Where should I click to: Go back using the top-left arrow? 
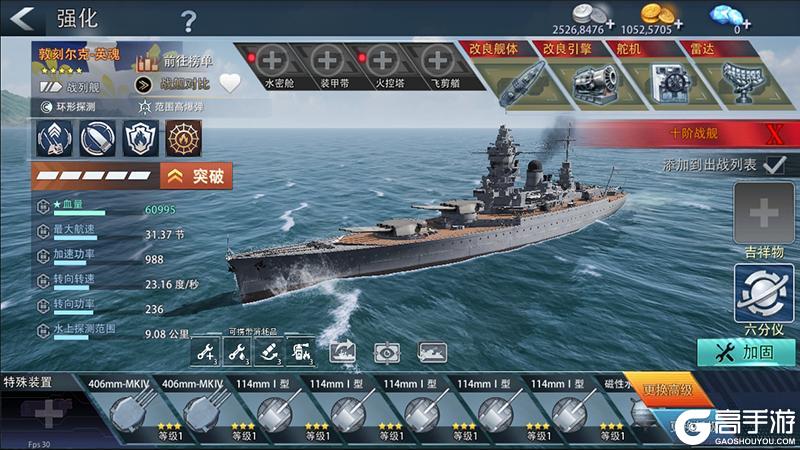pyautogui.click(x=26, y=16)
